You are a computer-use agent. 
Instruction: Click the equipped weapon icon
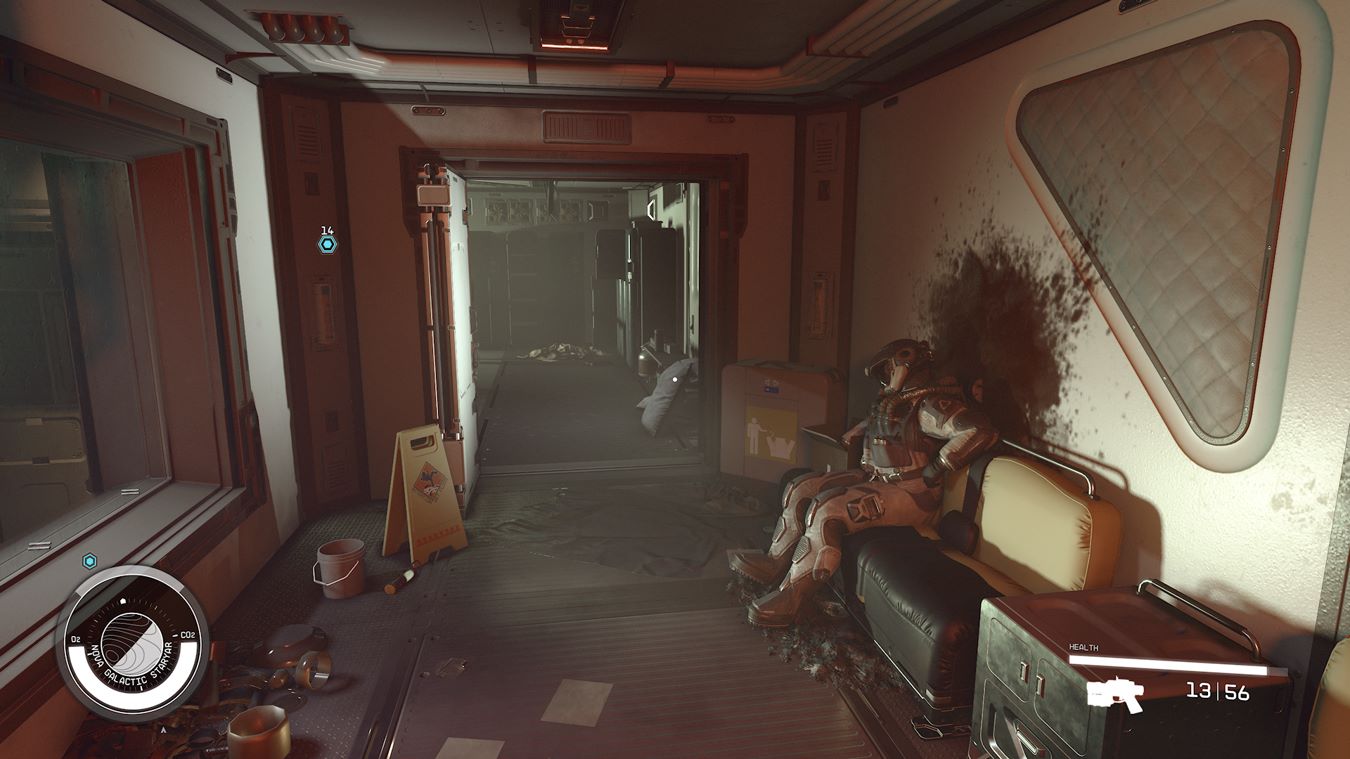1115,694
